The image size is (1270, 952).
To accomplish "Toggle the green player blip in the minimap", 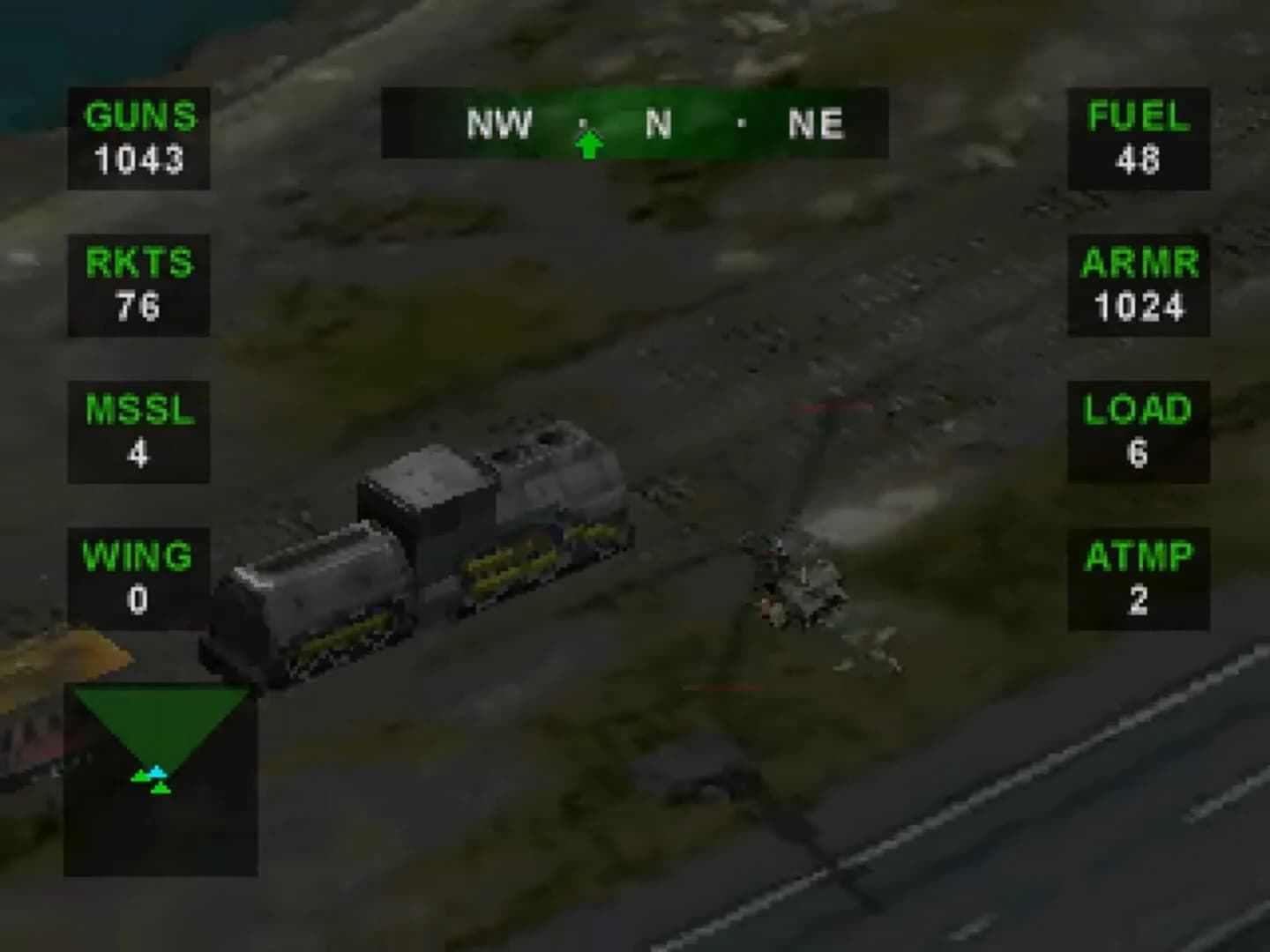I will point(159,789).
